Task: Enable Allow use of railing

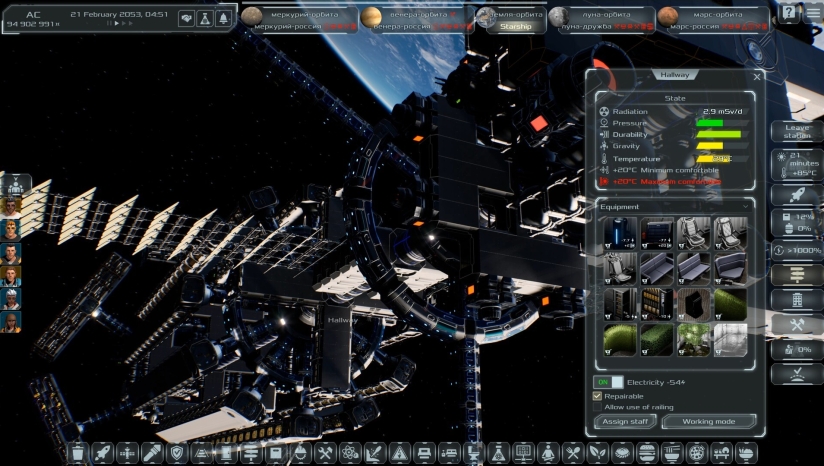Action: (x=598, y=407)
